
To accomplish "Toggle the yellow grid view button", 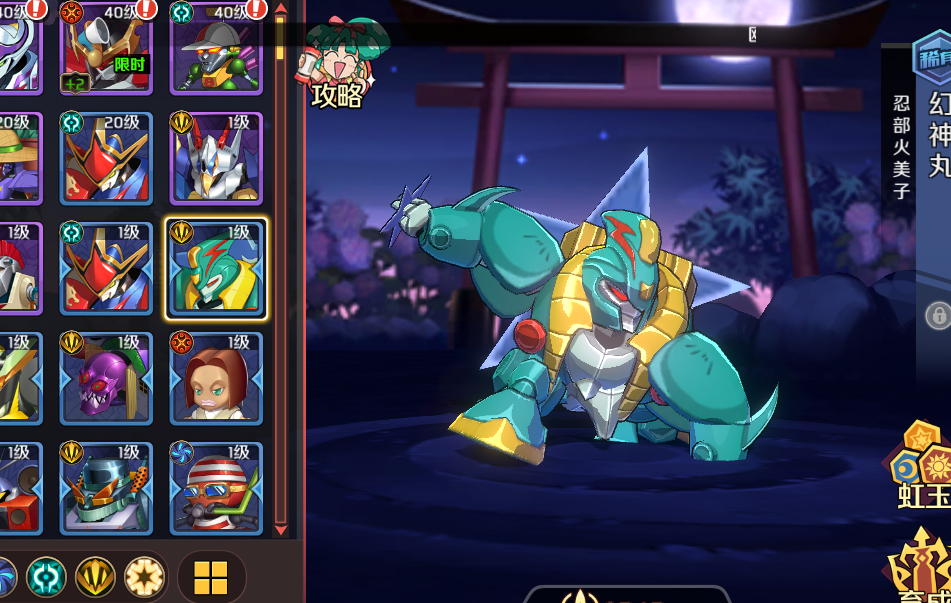I will tap(211, 577).
